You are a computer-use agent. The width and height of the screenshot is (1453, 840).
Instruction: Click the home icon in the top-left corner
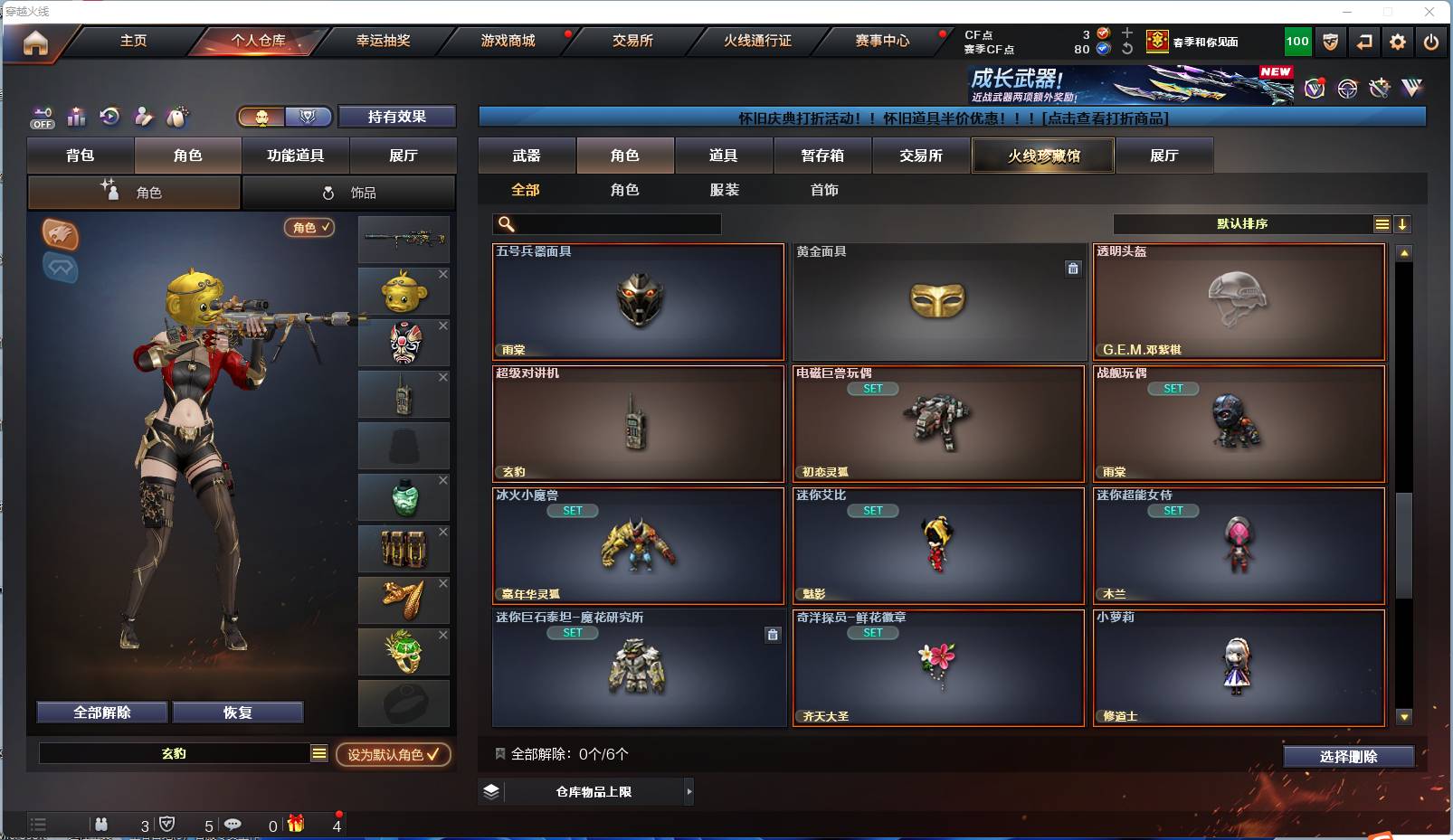pos(33,42)
